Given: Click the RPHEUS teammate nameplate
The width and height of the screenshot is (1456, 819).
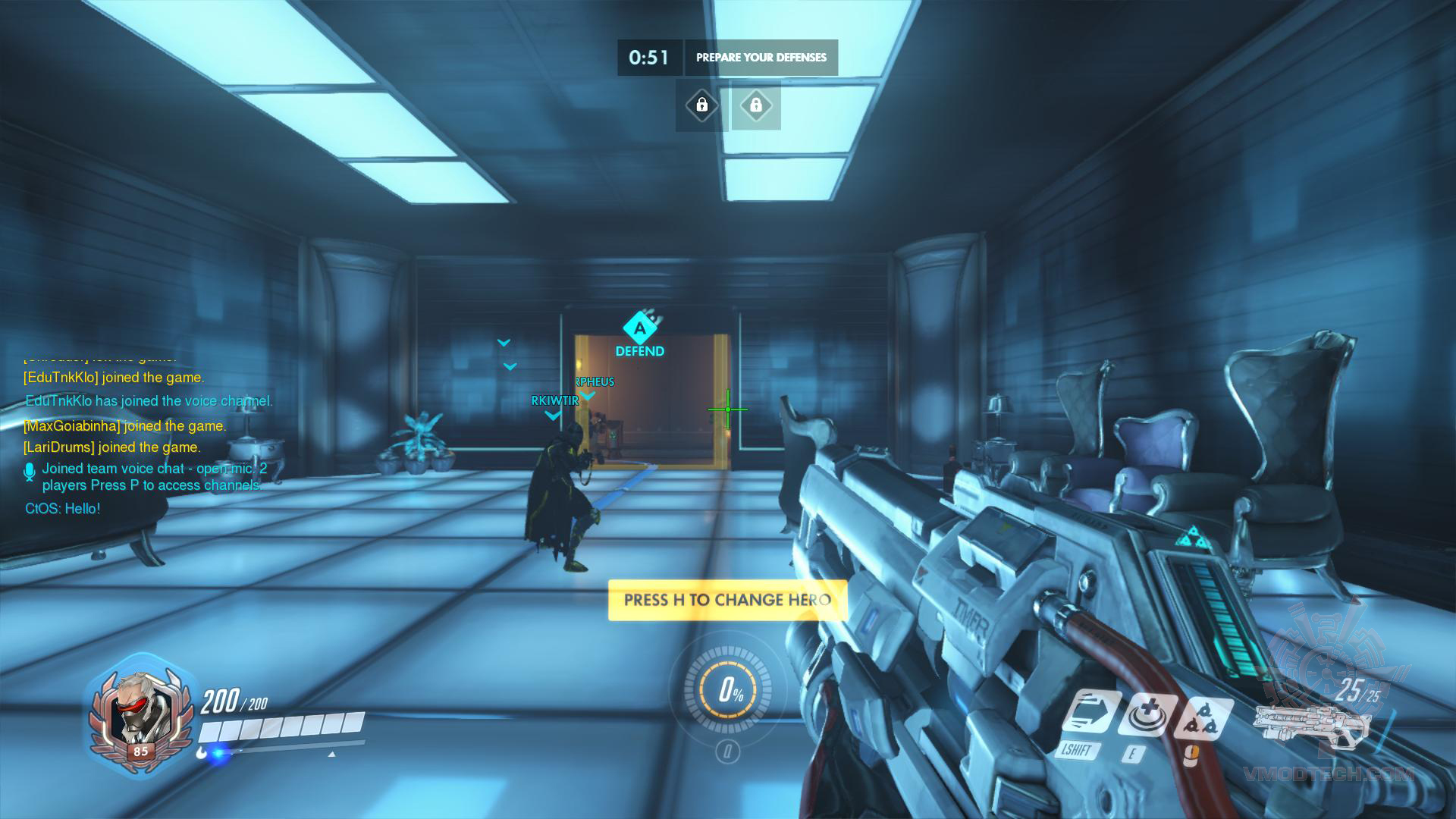Looking at the screenshot, I should coord(594,381).
